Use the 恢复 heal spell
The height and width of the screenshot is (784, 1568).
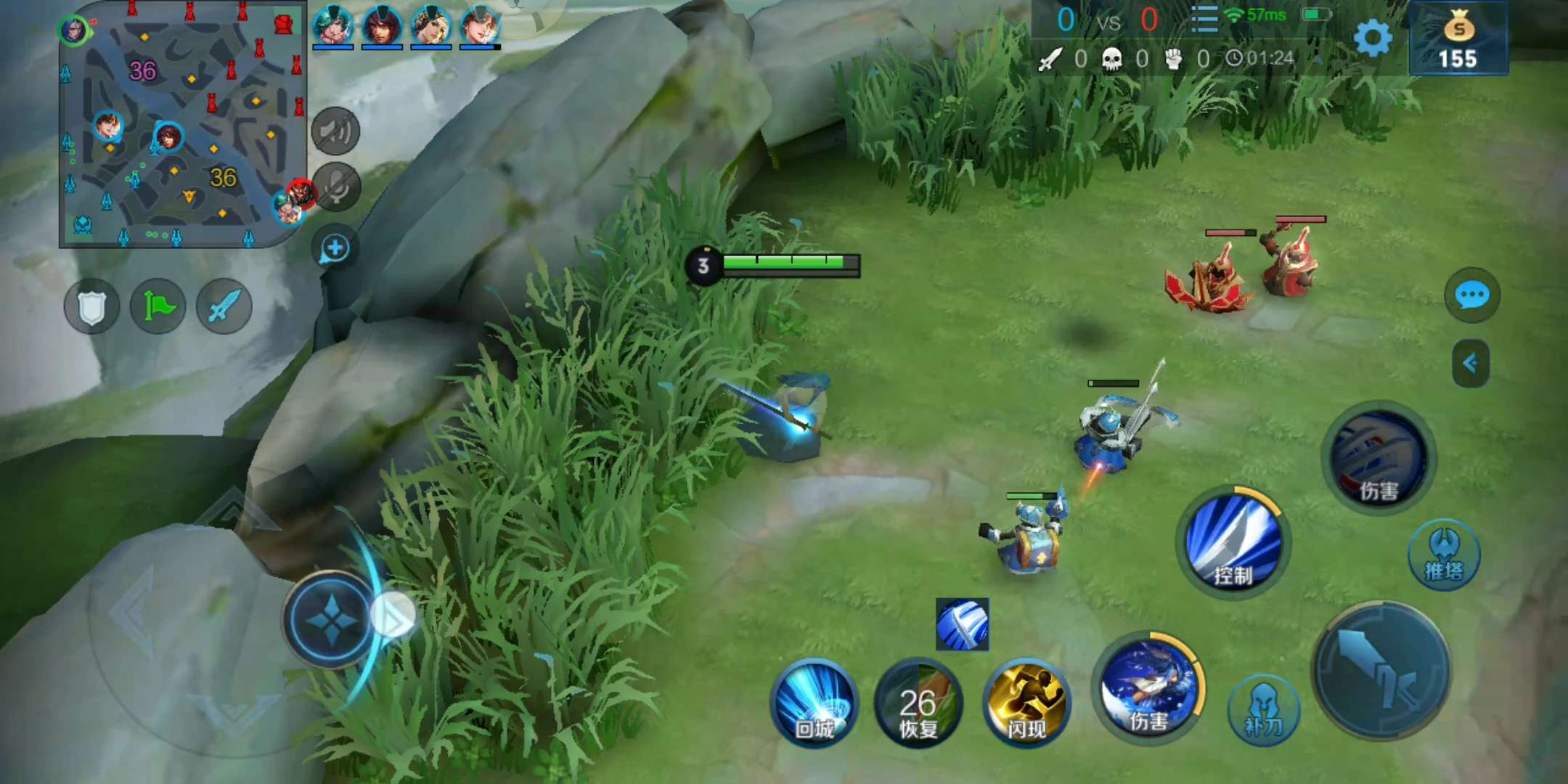[x=919, y=703]
